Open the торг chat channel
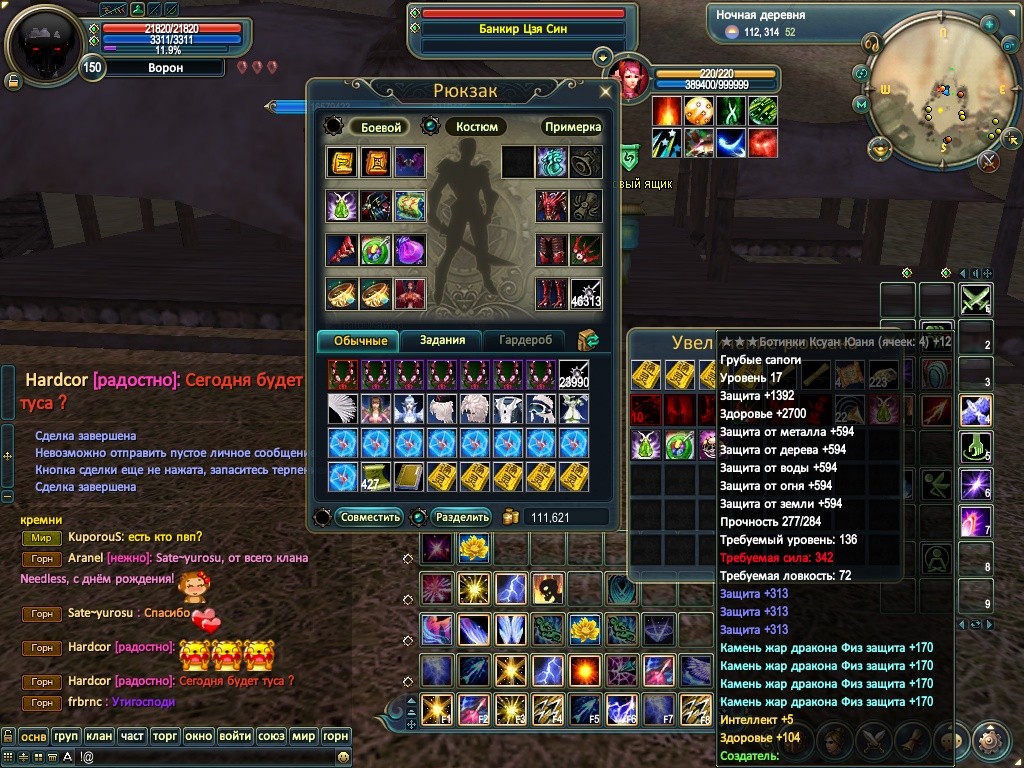The image size is (1024, 768). click(x=165, y=736)
